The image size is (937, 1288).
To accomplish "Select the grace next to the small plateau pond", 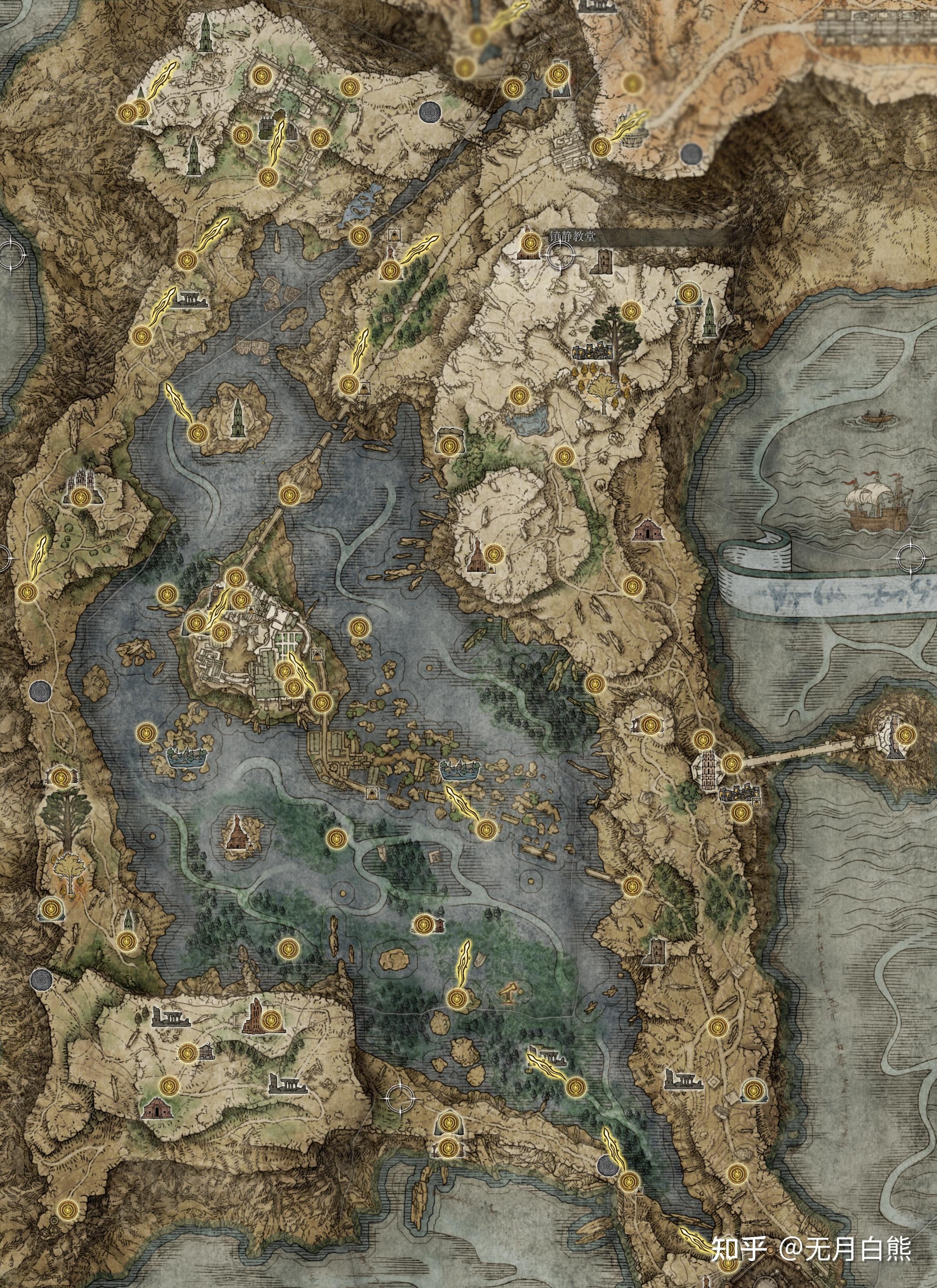I will tap(518, 396).
